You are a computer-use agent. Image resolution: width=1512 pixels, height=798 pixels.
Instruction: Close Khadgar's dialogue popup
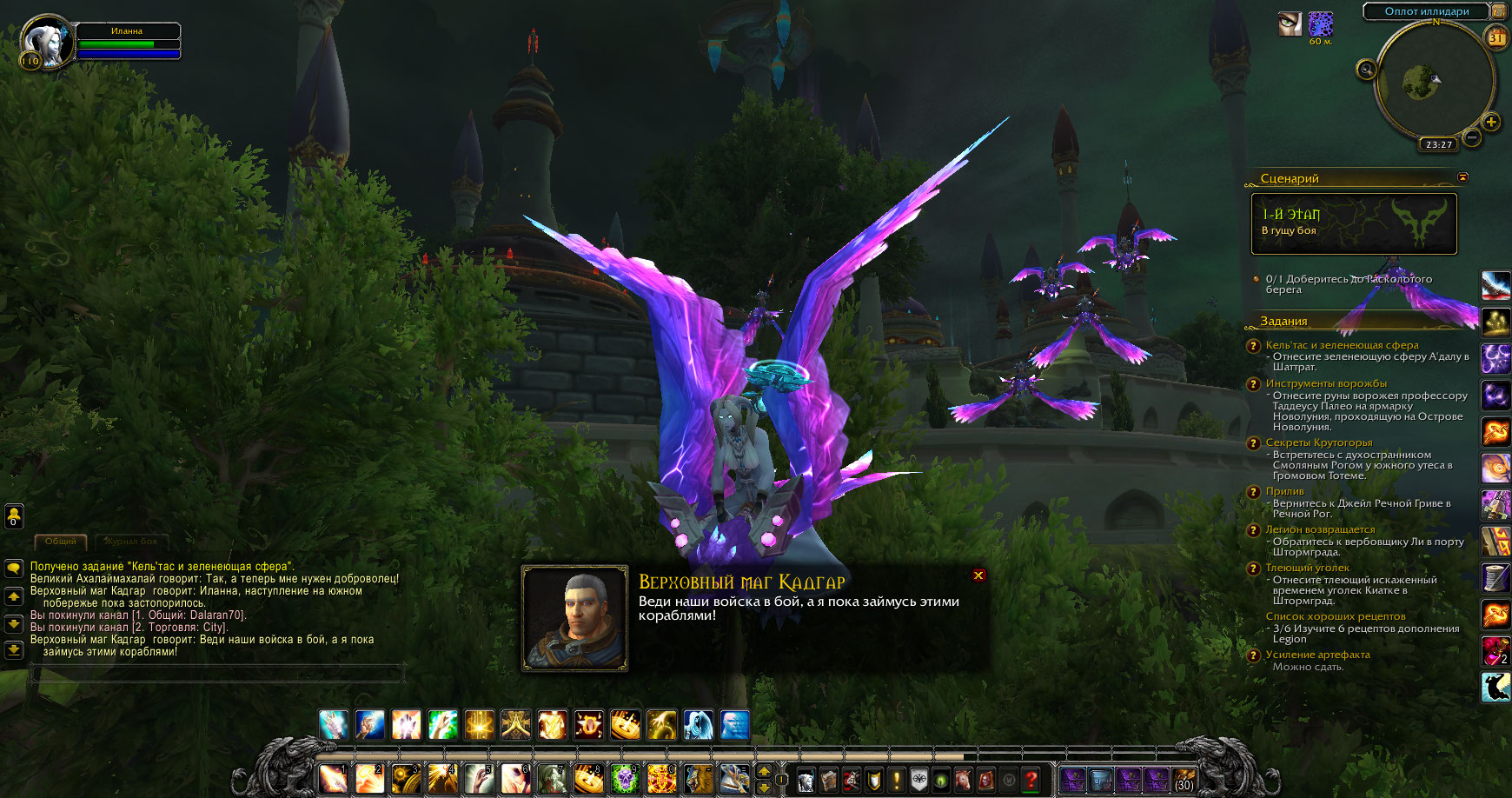pos(978,575)
